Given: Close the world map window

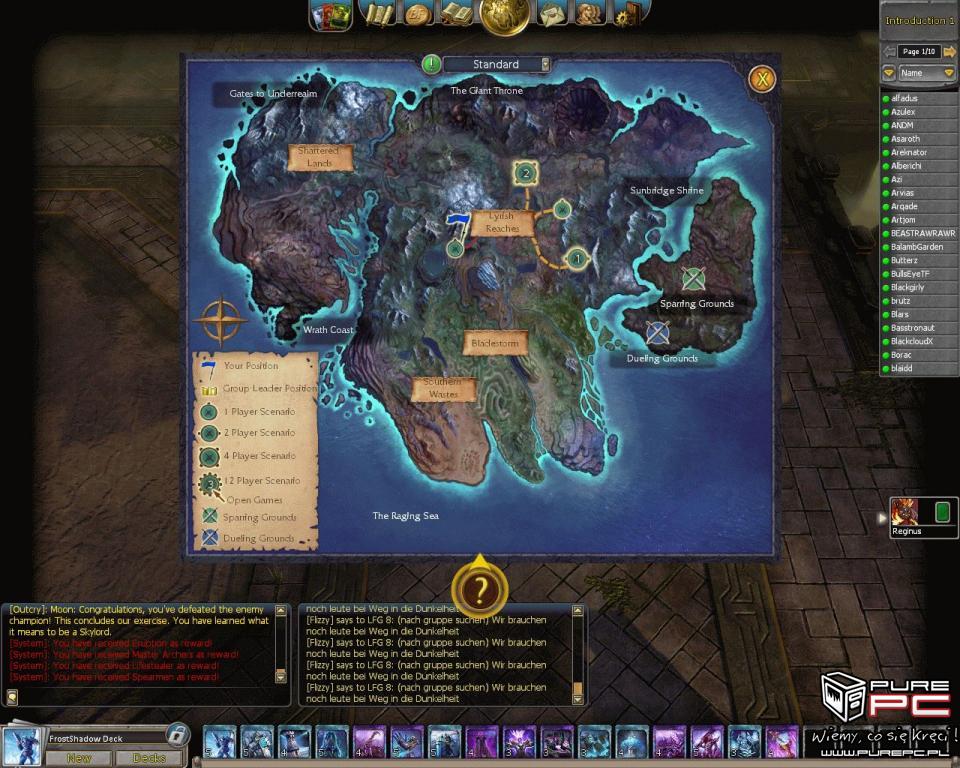Looking at the screenshot, I should click(x=762, y=78).
